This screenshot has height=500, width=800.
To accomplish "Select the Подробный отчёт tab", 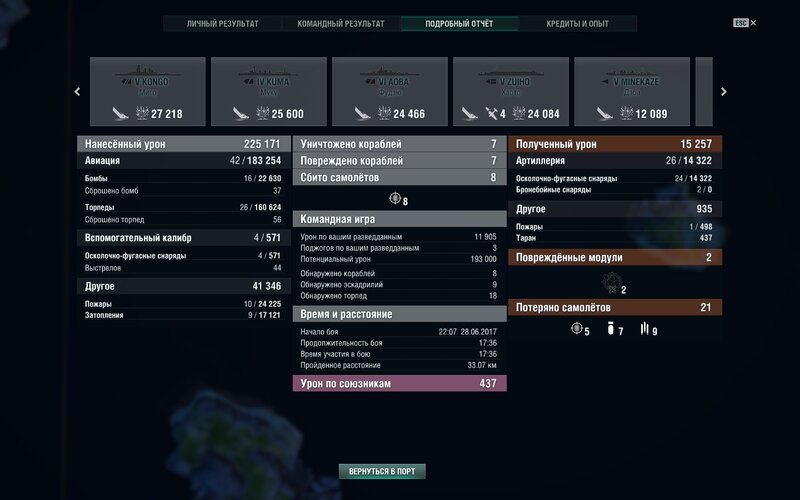I will click(459, 23).
